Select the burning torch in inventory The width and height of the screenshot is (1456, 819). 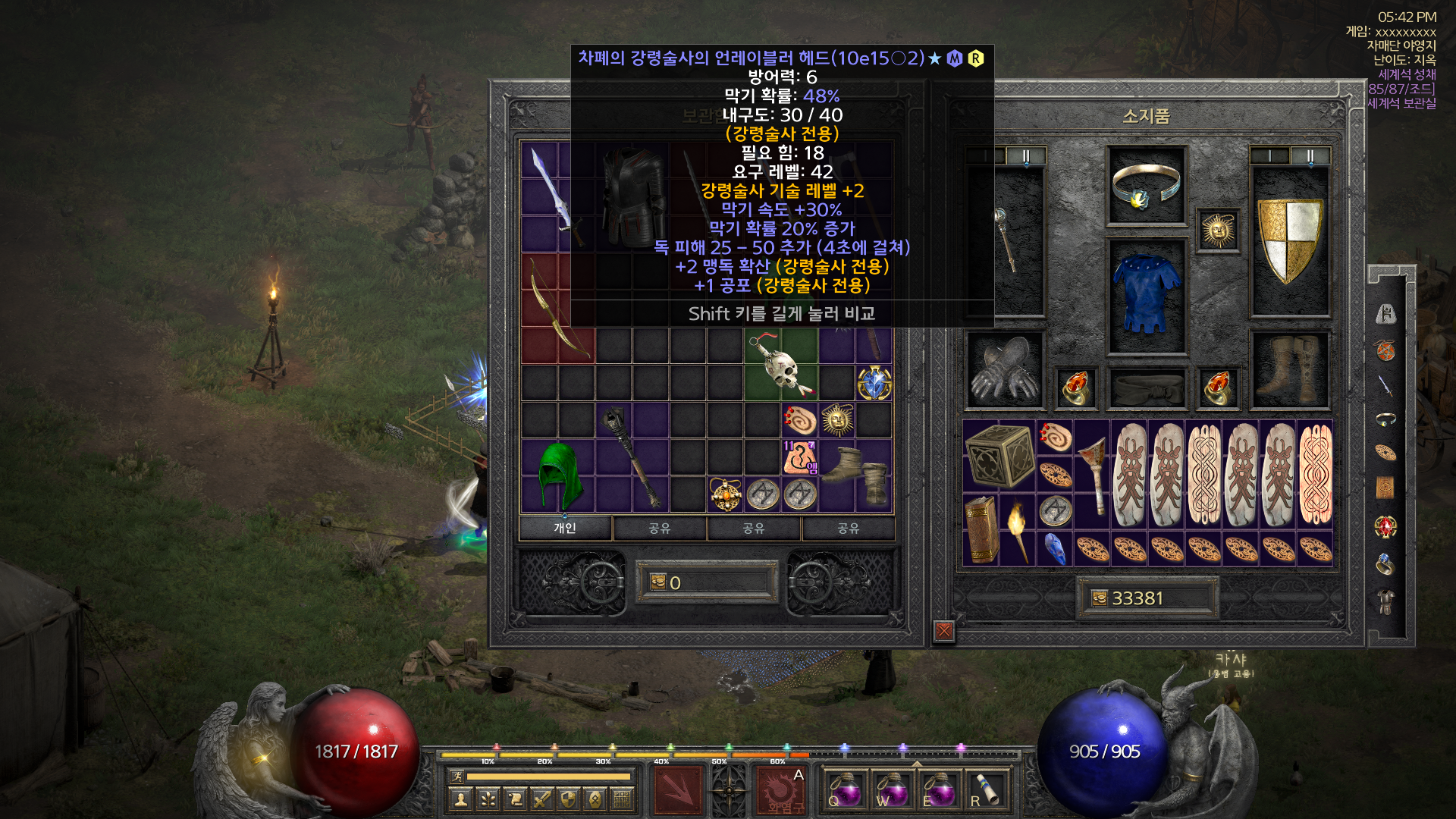(1018, 529)
